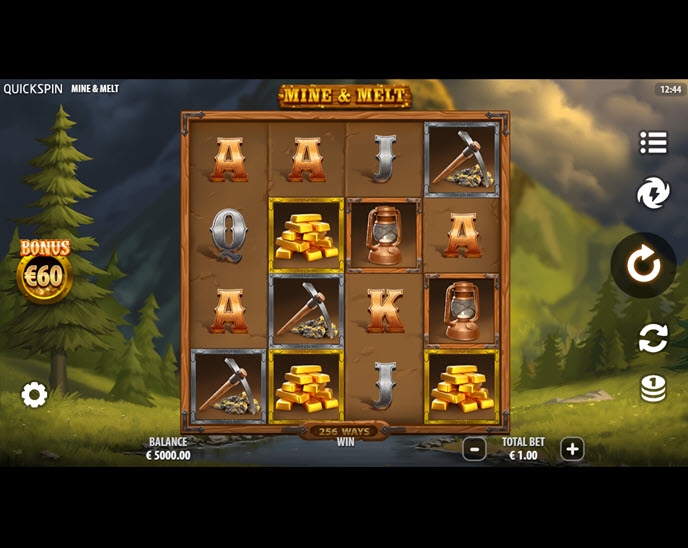
Task: Toggle the turbo spin lightning icon
Action: [x=653, y=193]
